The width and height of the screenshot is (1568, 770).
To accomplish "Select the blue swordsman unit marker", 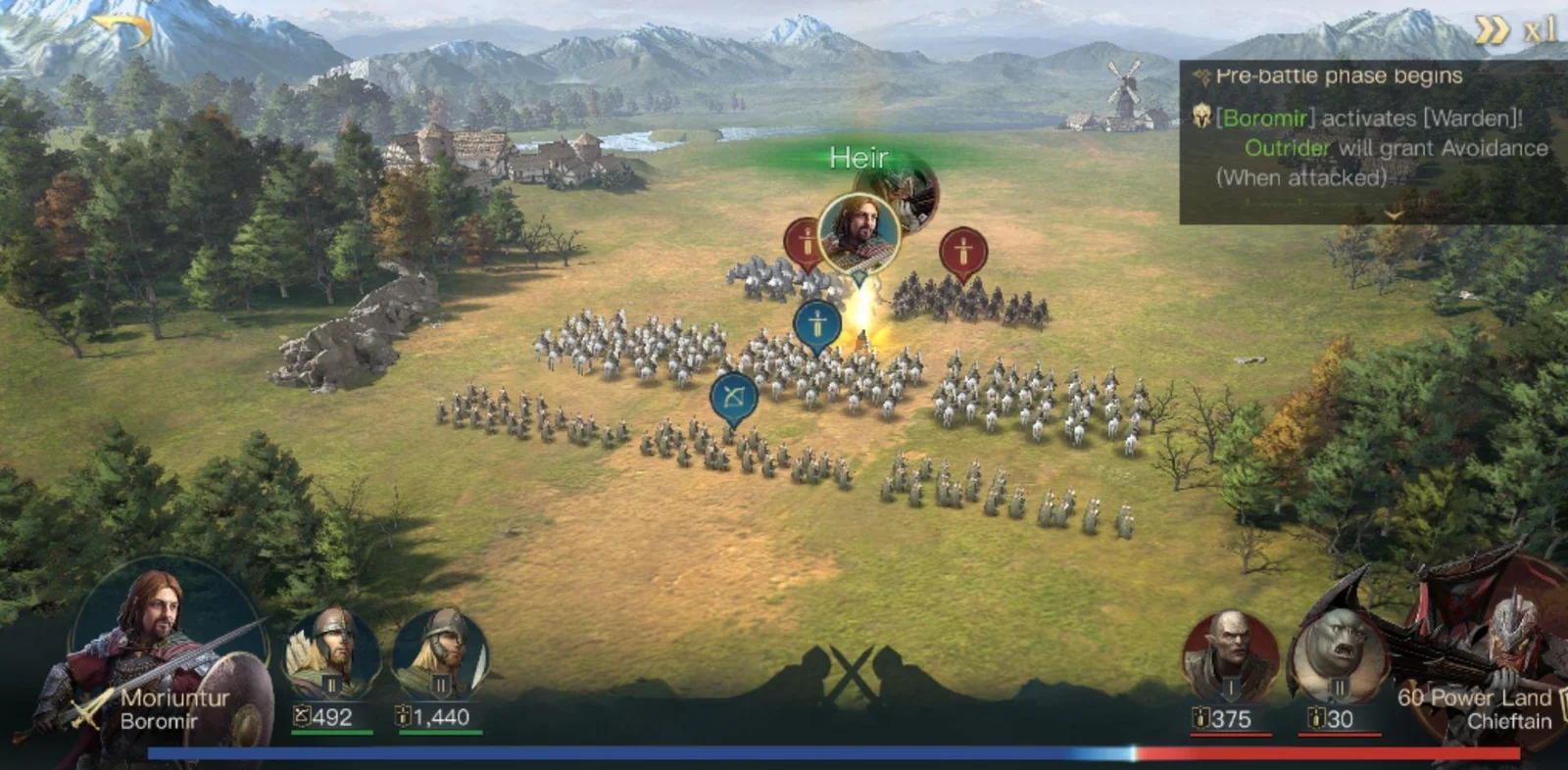I will click(x=817, y=323).
